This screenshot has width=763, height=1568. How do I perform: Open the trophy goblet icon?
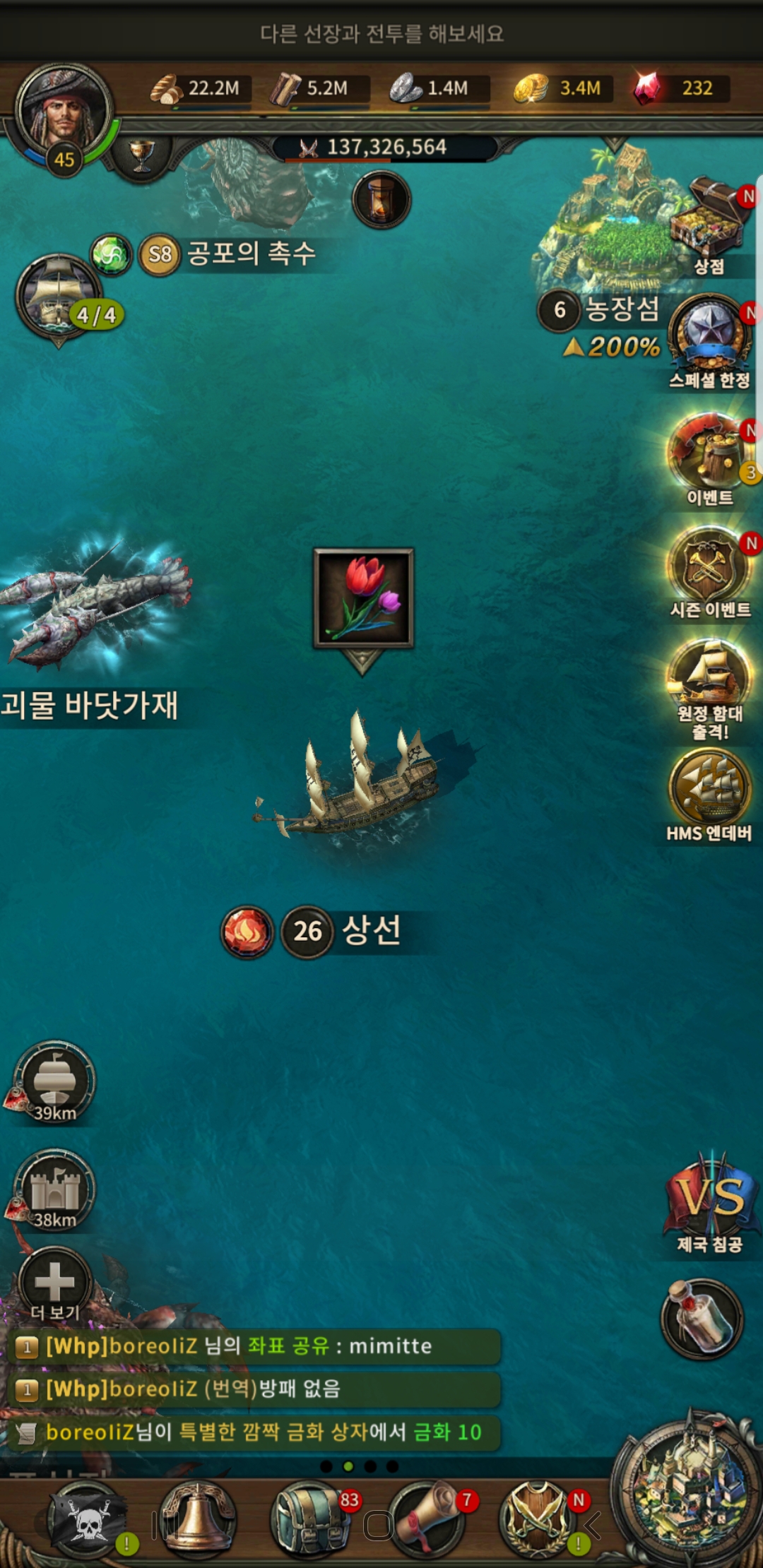[x=142, y=154]
